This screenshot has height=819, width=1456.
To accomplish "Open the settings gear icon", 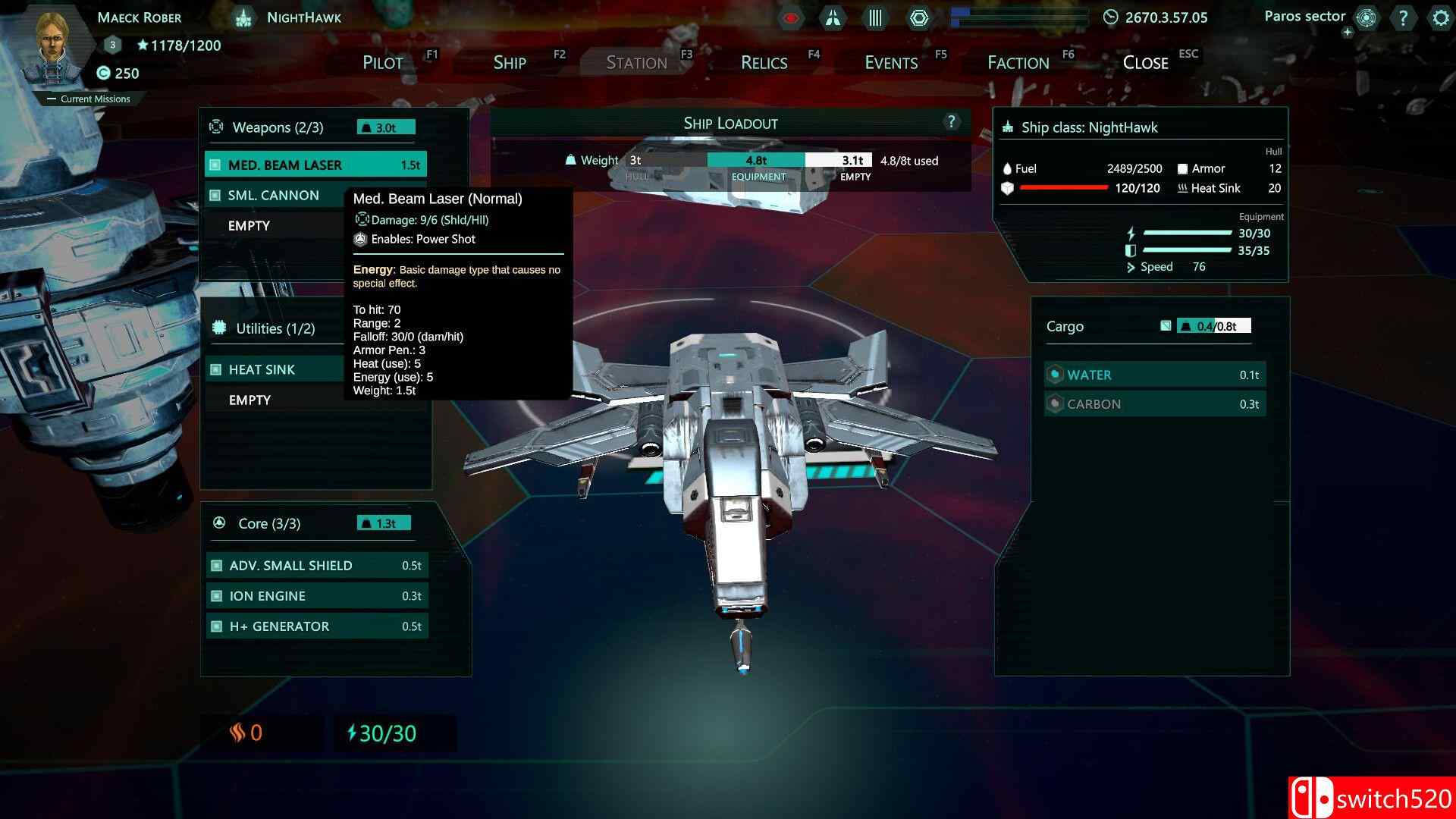I will pos(1440,18).
